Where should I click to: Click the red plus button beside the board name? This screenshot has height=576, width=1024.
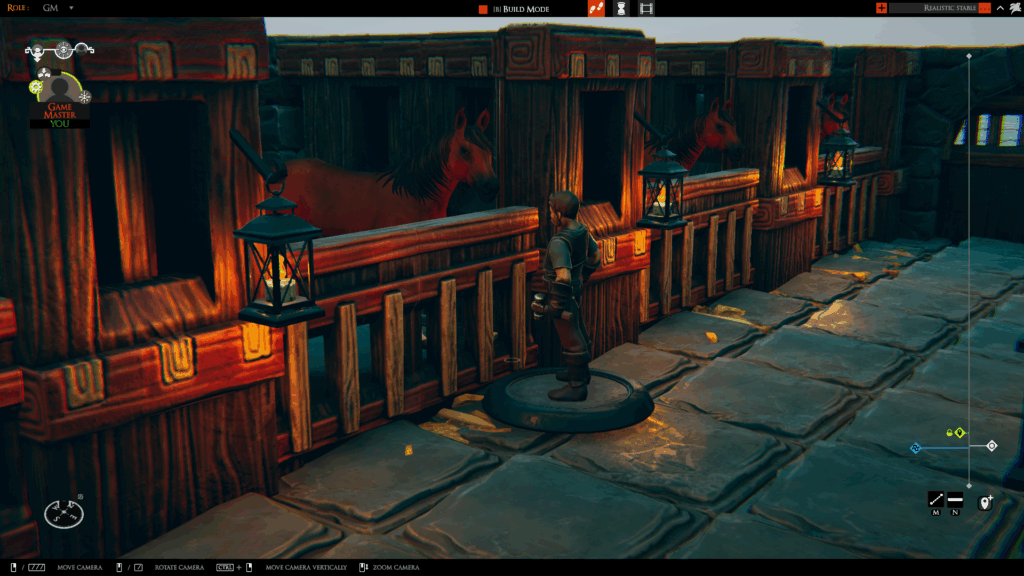tap(881, 8)
